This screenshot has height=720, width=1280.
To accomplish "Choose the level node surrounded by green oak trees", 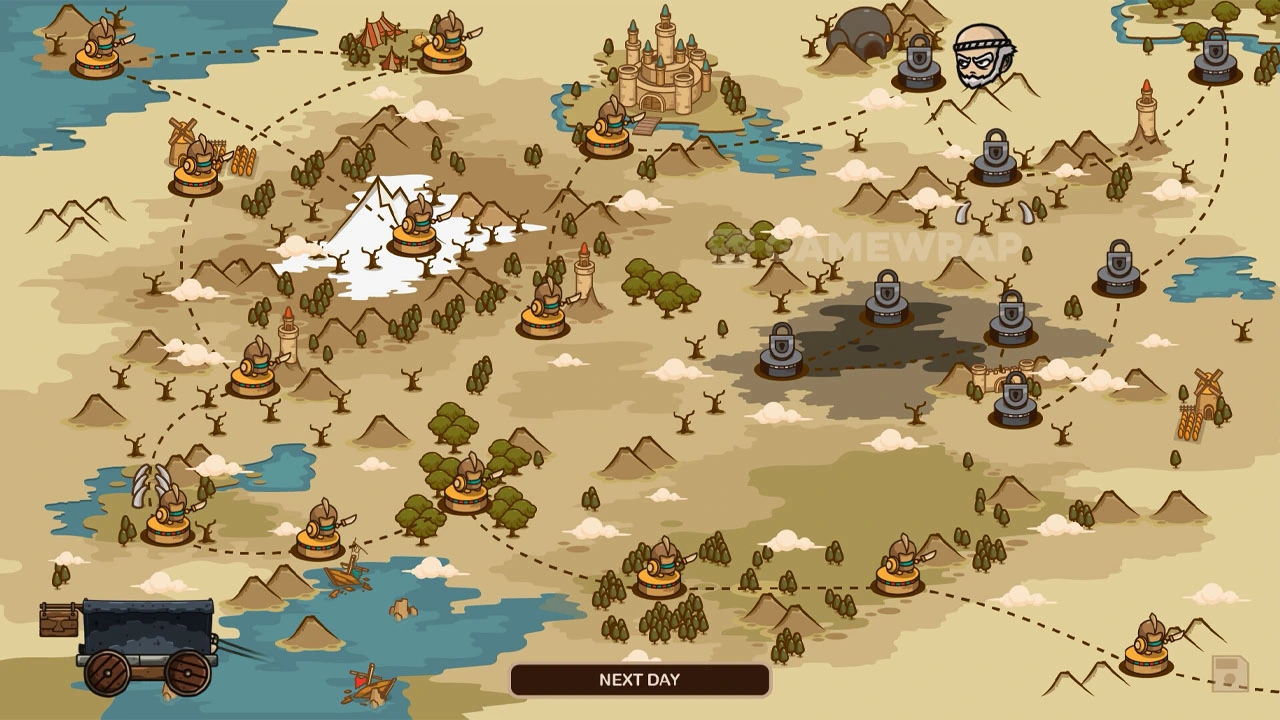I will (x=466, y=487).
